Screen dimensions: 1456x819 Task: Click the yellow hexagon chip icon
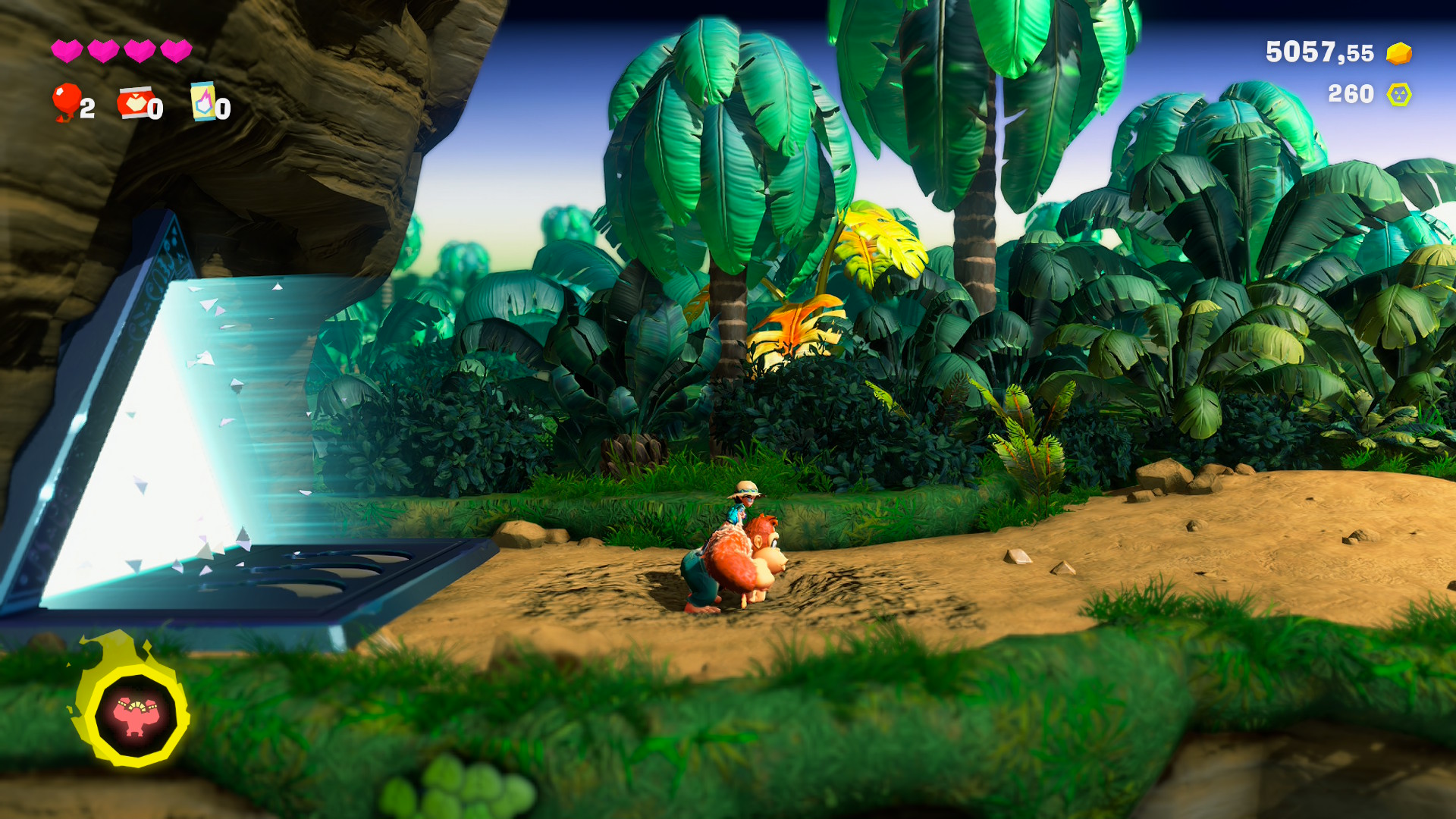click(1398, 95)
